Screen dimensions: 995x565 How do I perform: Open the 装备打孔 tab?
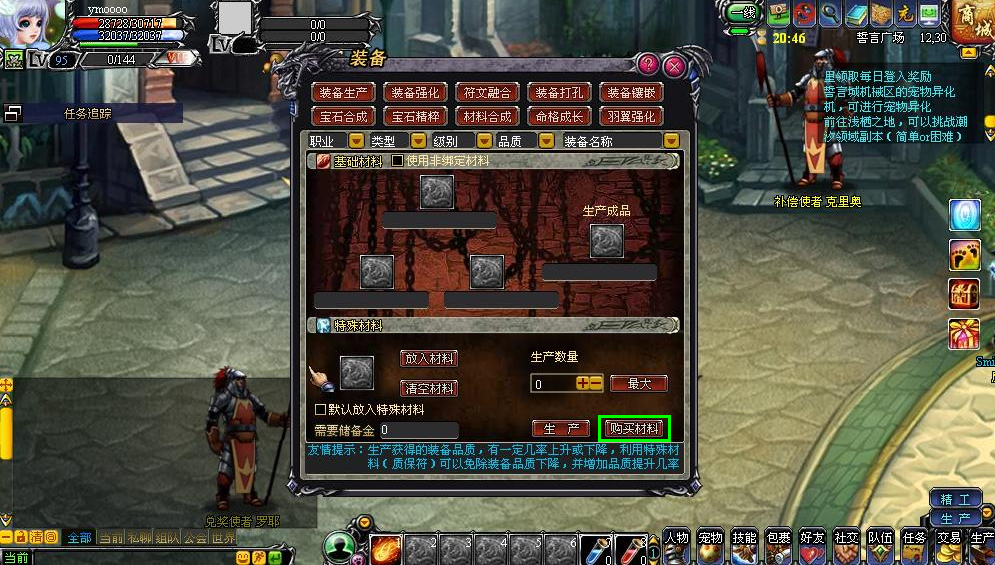tap(559, 92)
